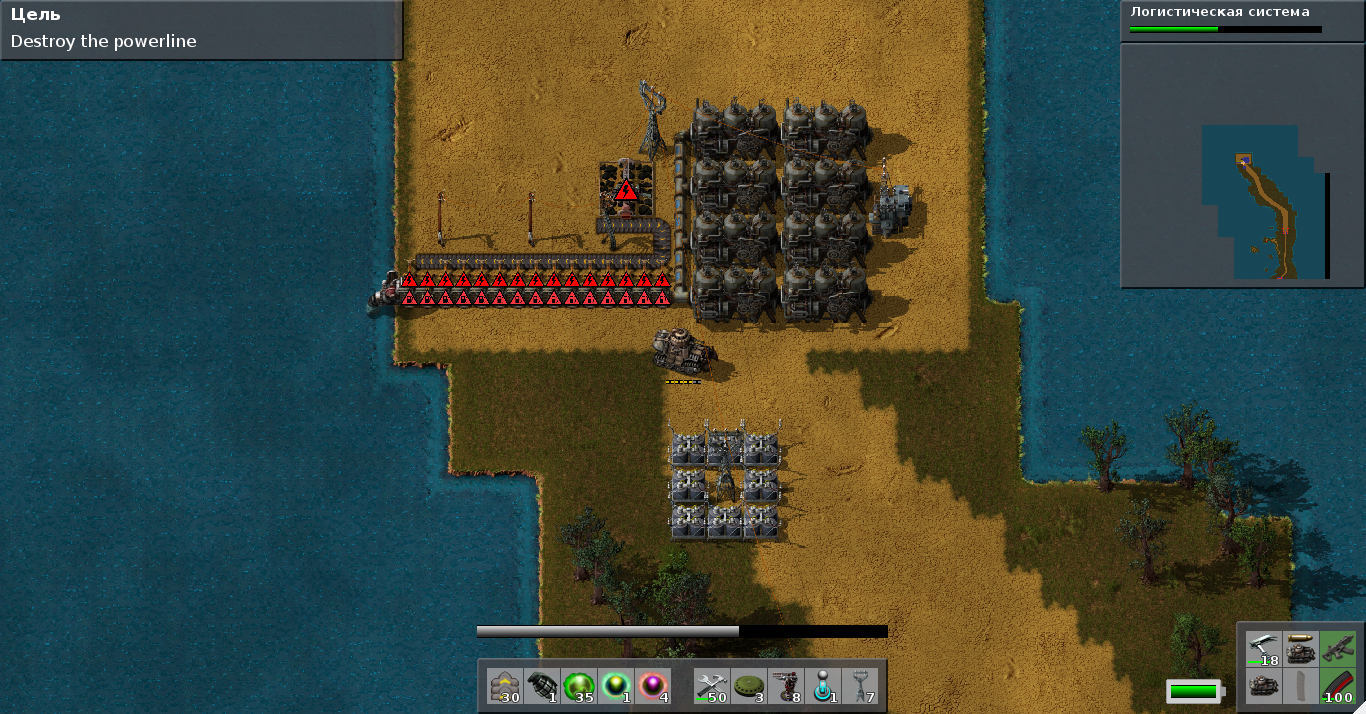The image size is (1366, 714).
Task: Pick the electric pole stack of 7
Action: click(859, 687)
